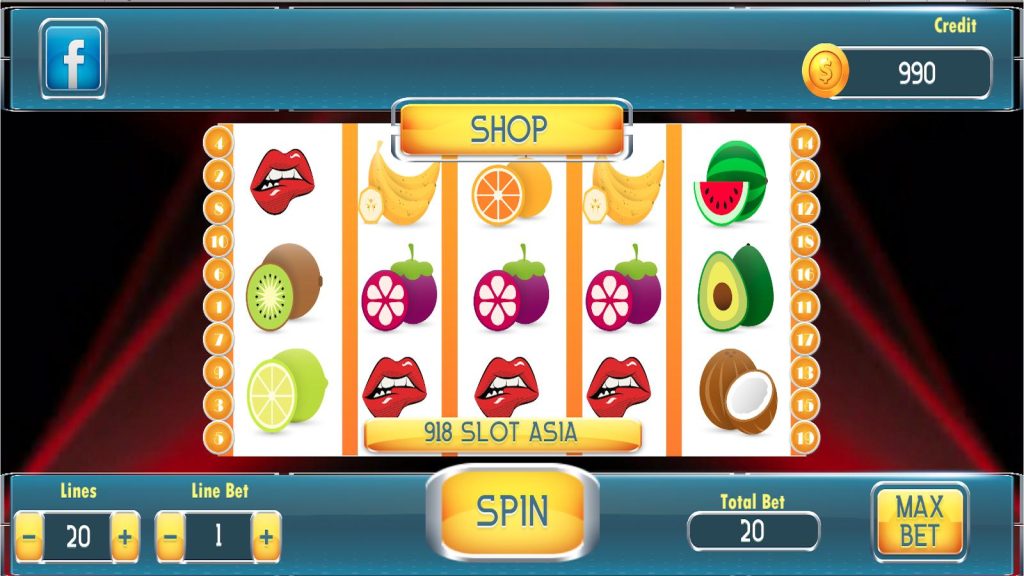1024x576 pixels.
Task: Set the maximum bet
Action: (x=919, y=520)
